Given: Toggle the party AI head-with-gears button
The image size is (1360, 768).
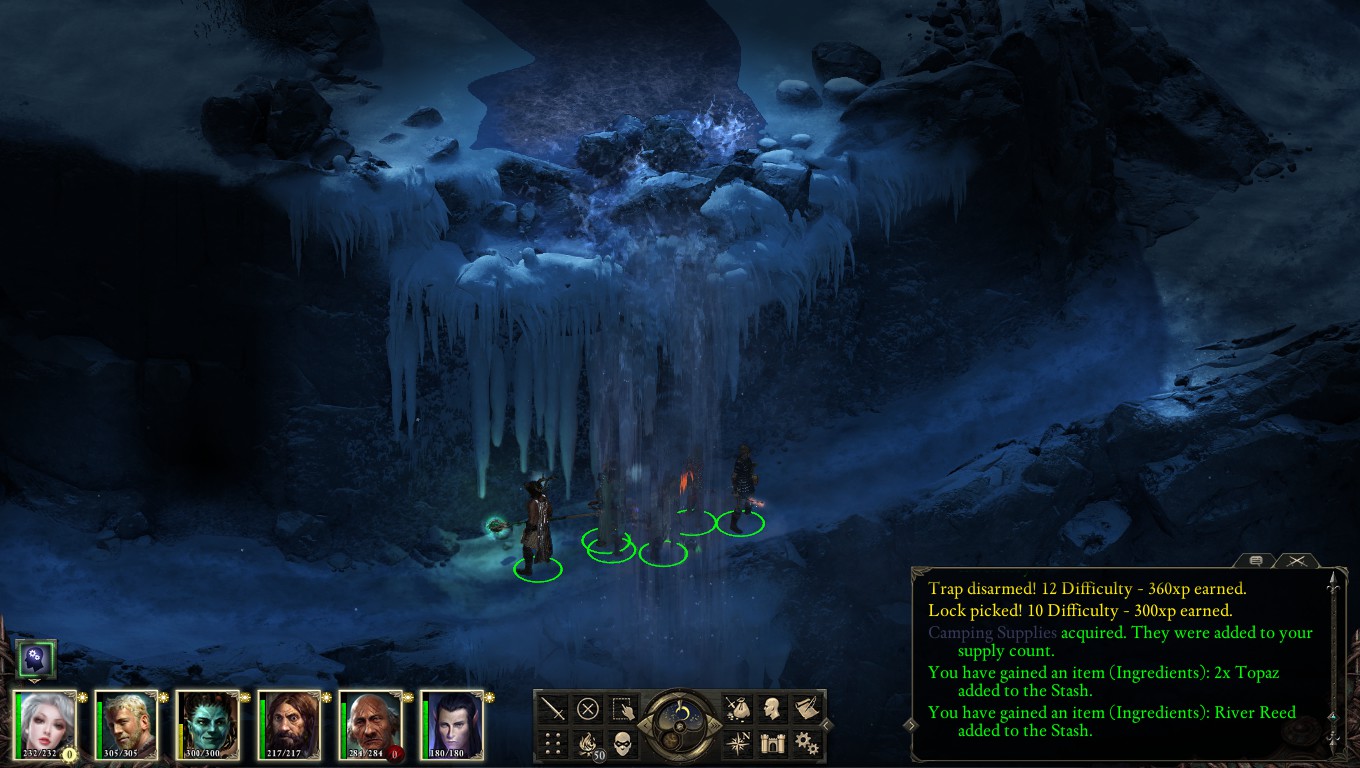Looking at the screenshot, I should [x=36, y=658].
